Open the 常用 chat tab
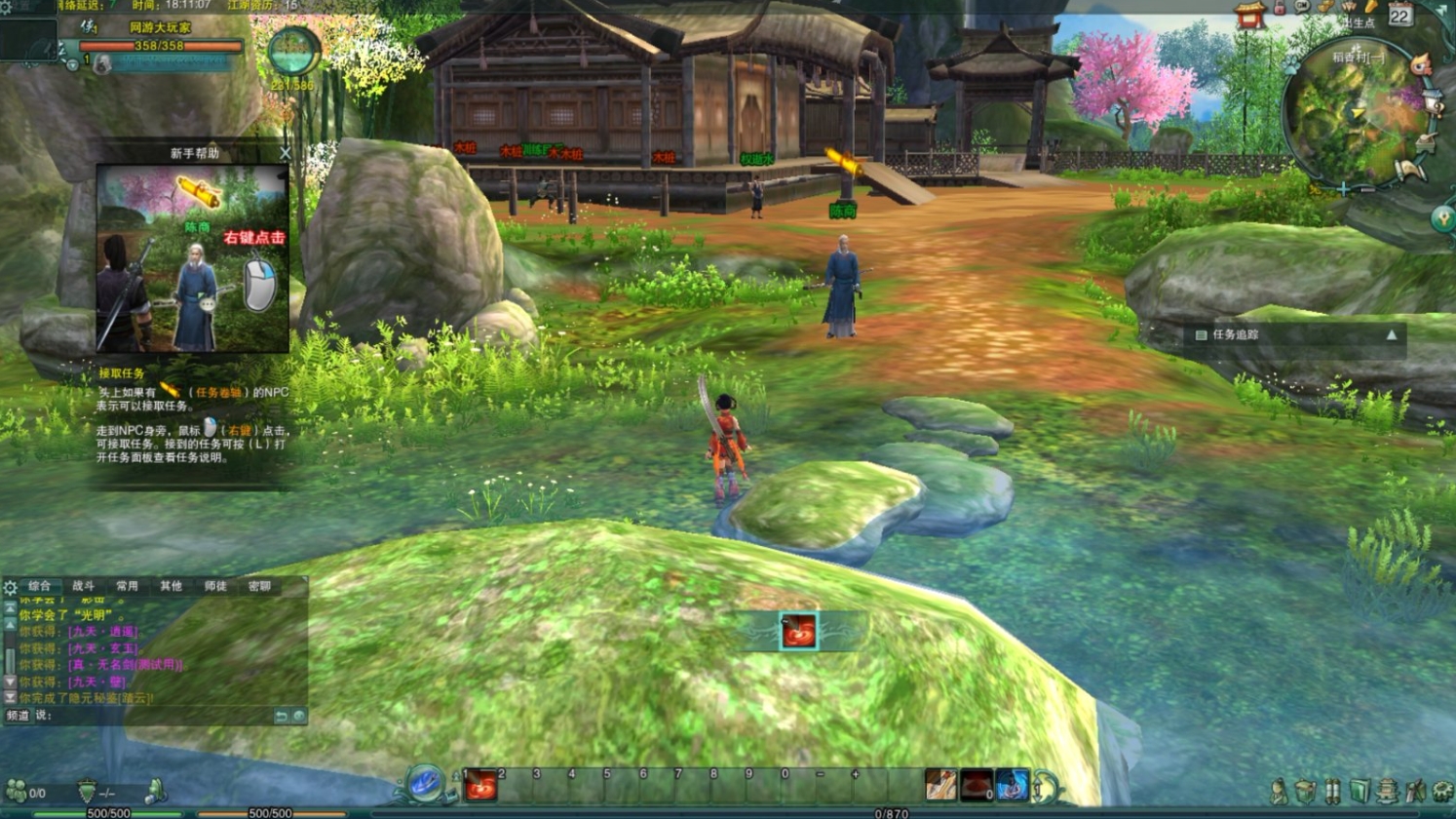Screen dimensions: 1456x819 128,586
